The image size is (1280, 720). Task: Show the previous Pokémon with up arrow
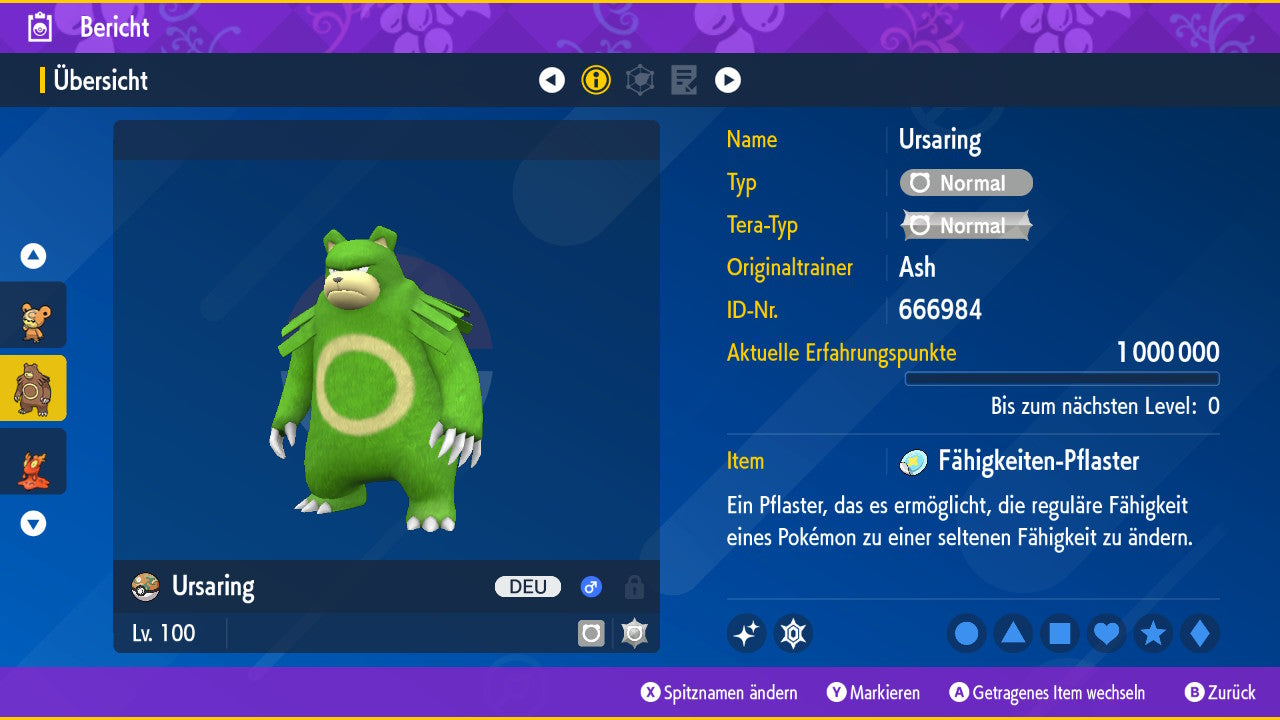[33, 256]
